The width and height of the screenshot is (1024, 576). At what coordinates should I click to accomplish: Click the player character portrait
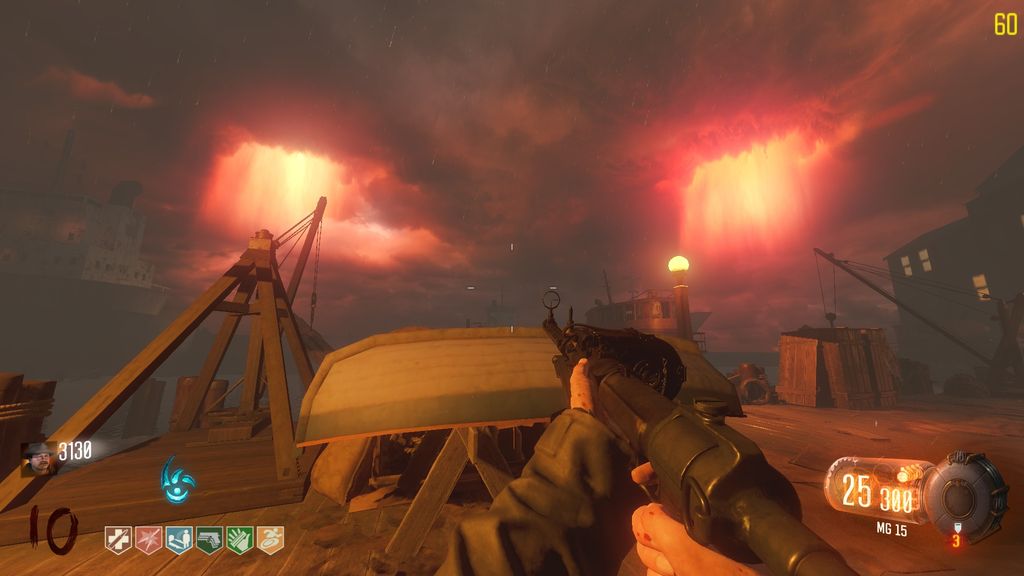click(x=39, y=458)
